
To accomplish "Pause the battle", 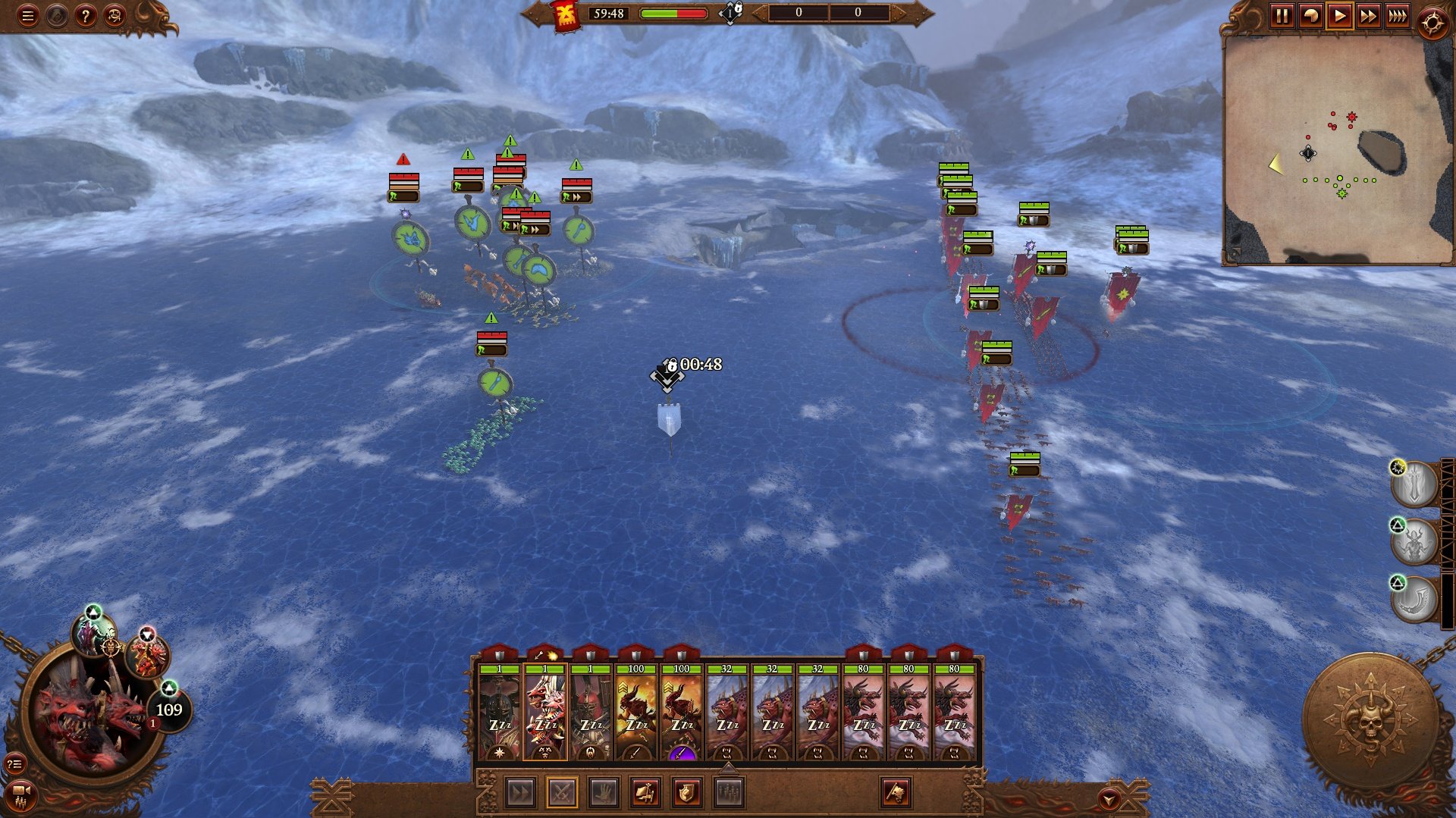I will pos(1282,16).
